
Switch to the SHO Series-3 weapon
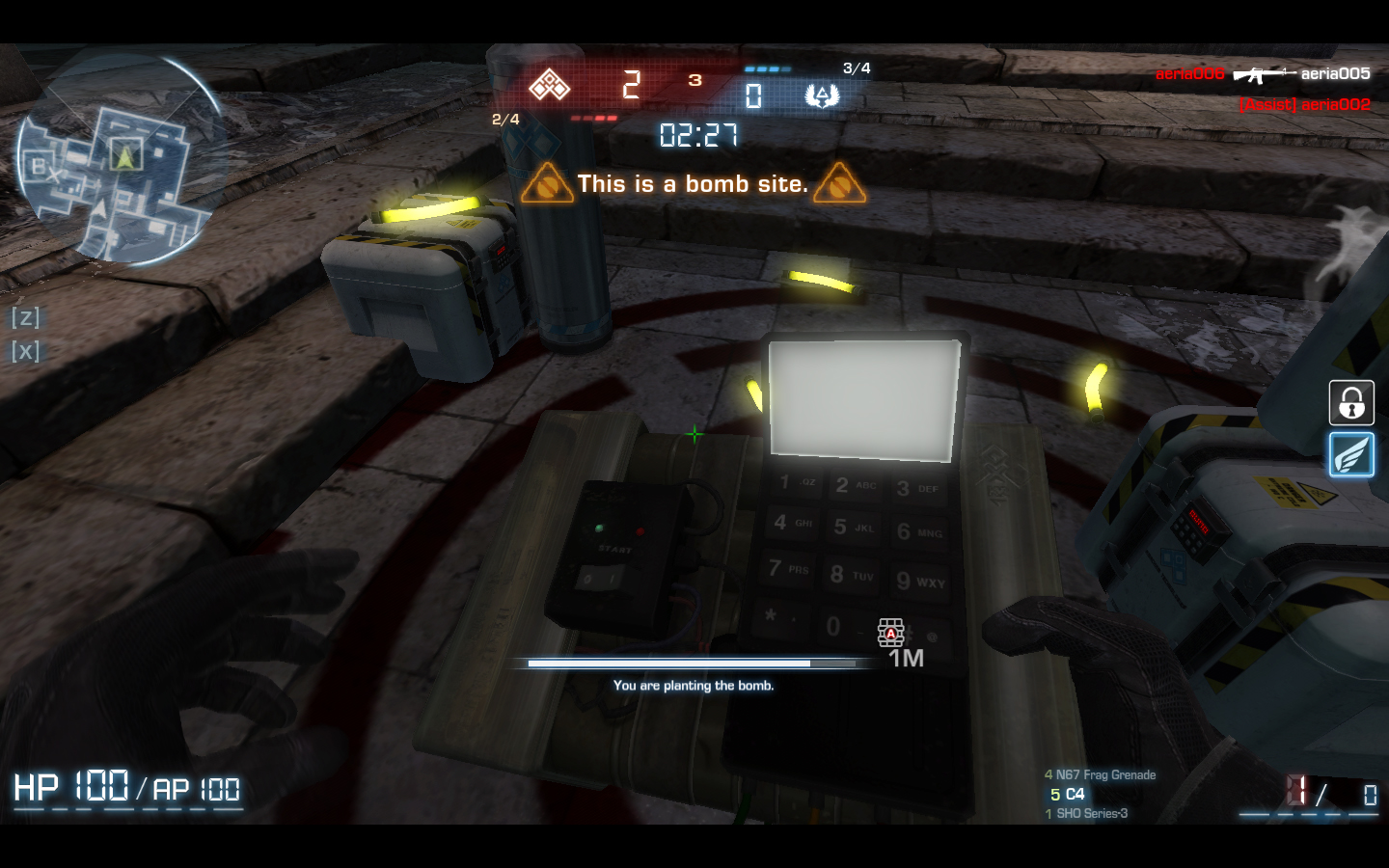[x=1087, y=813]
